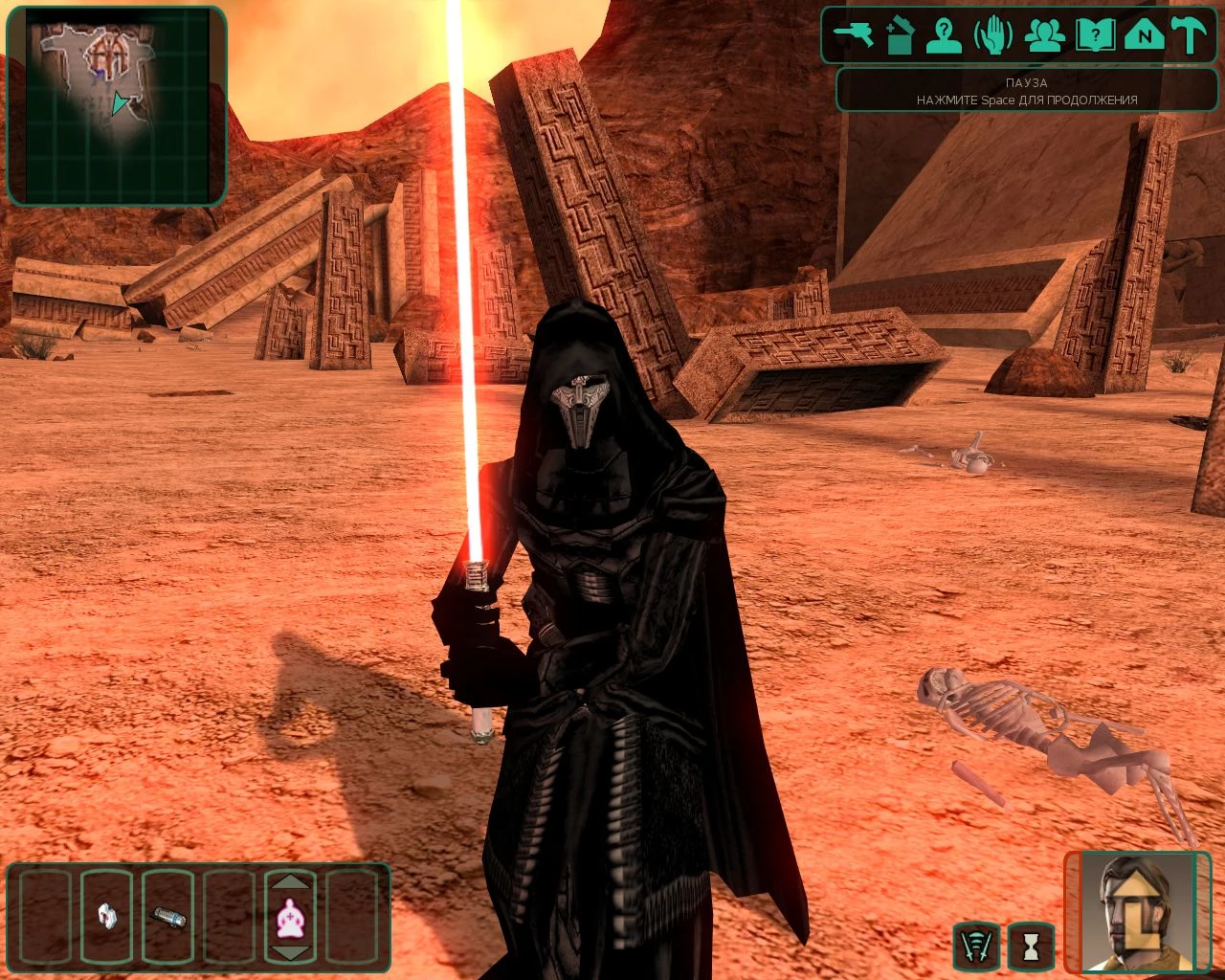
Task: Use the medpac in the quickslot bar
Action: 107,917
